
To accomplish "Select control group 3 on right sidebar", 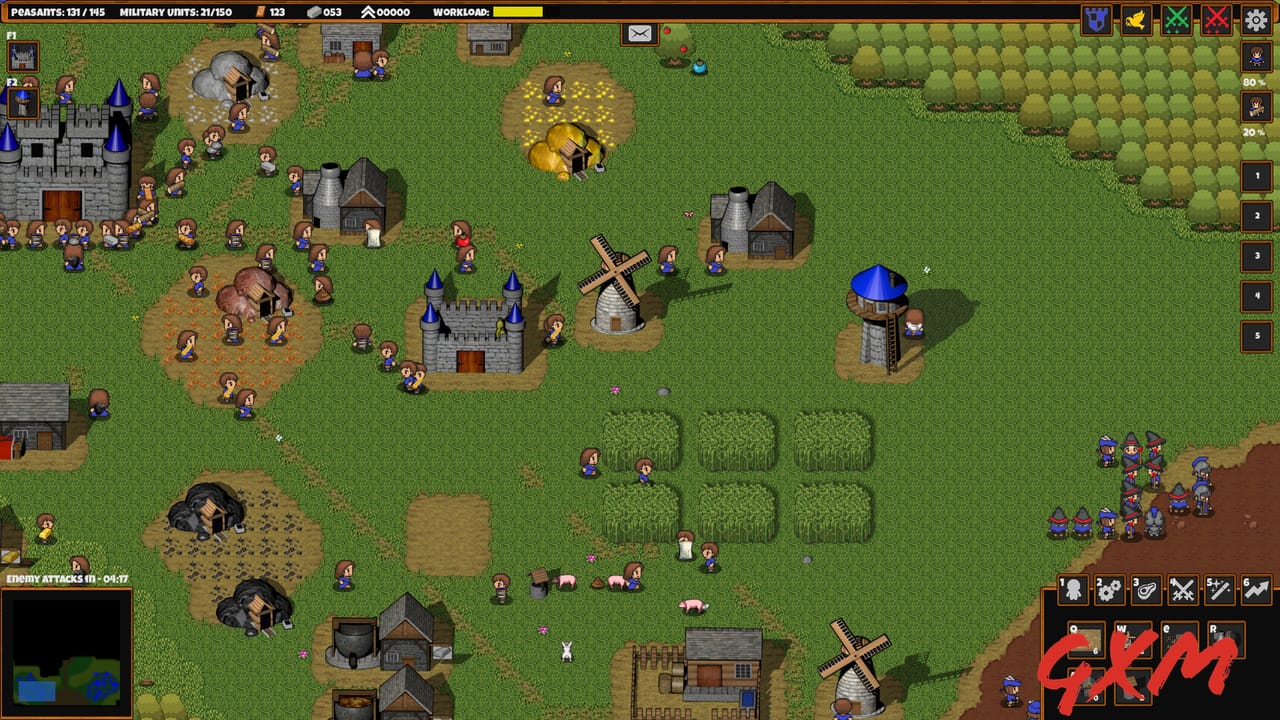I will (x=1253, y=253).
